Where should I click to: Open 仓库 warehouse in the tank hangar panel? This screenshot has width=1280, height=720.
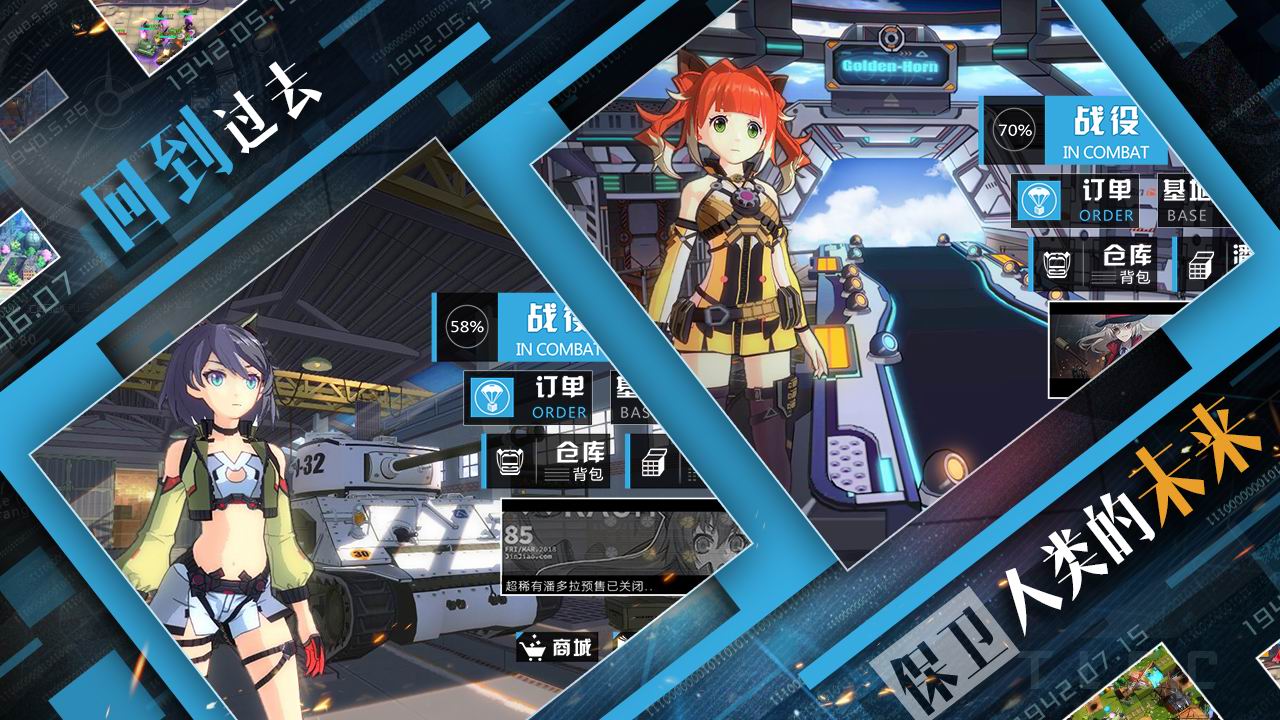555,460
